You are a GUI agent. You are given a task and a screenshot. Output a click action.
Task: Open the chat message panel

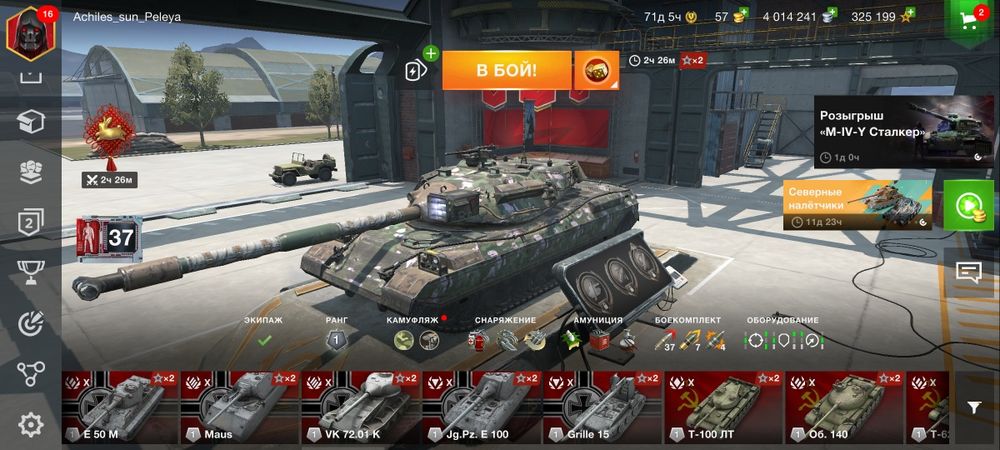click(x=968, y=271)
